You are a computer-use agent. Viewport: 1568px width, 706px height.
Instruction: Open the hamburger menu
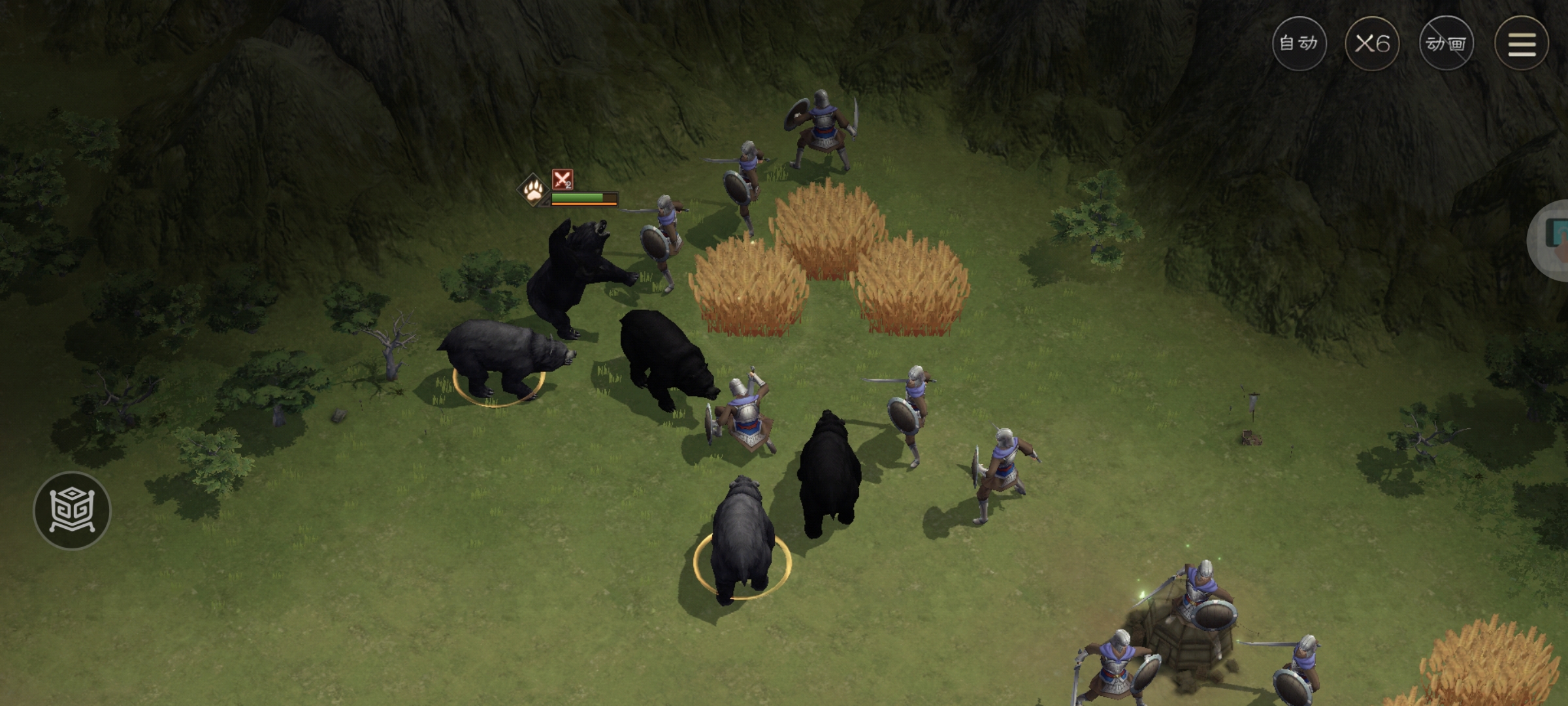(x=1521, y=44)
